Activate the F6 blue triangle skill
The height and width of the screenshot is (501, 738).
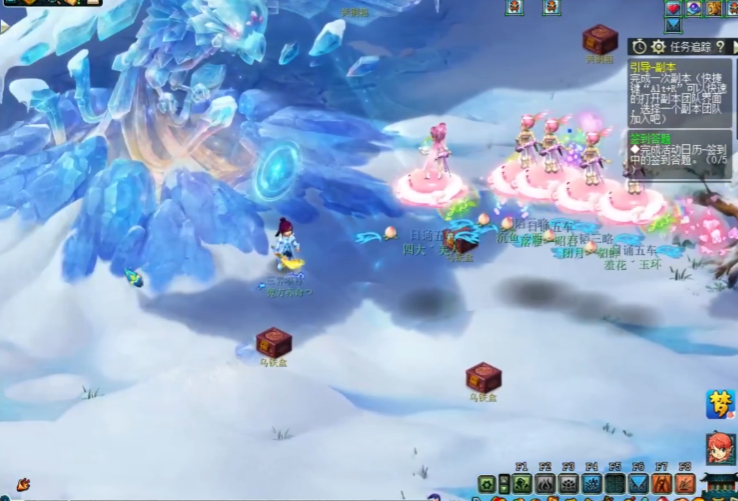tap(639, 484)
